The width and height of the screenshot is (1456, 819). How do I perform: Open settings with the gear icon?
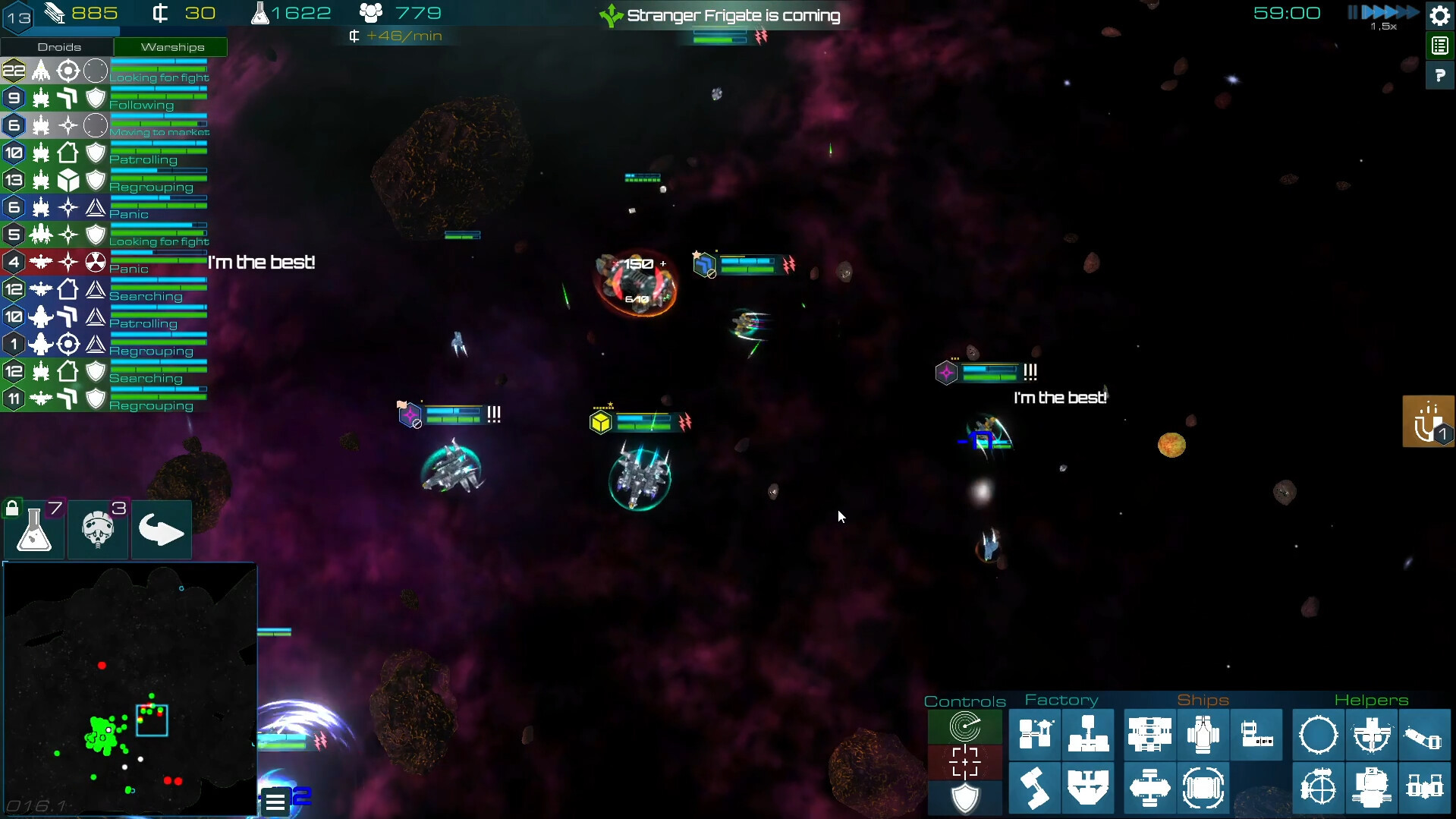click(1439, 15)
